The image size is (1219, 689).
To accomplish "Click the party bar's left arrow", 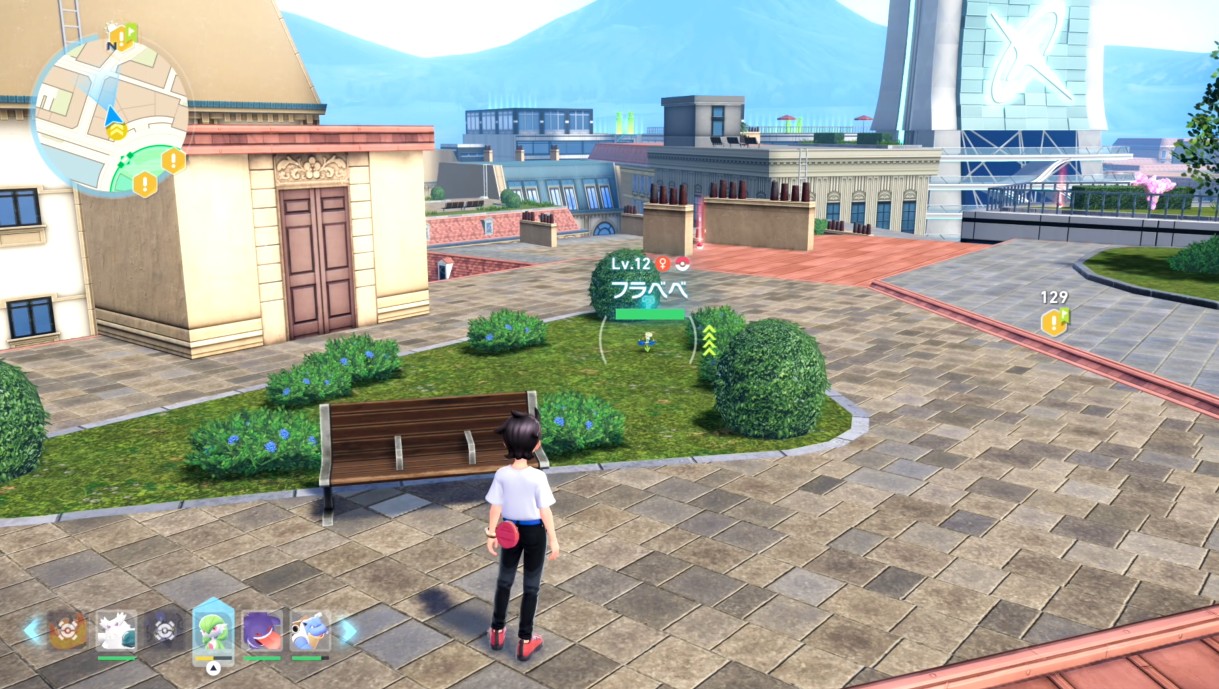I will 34,630.
